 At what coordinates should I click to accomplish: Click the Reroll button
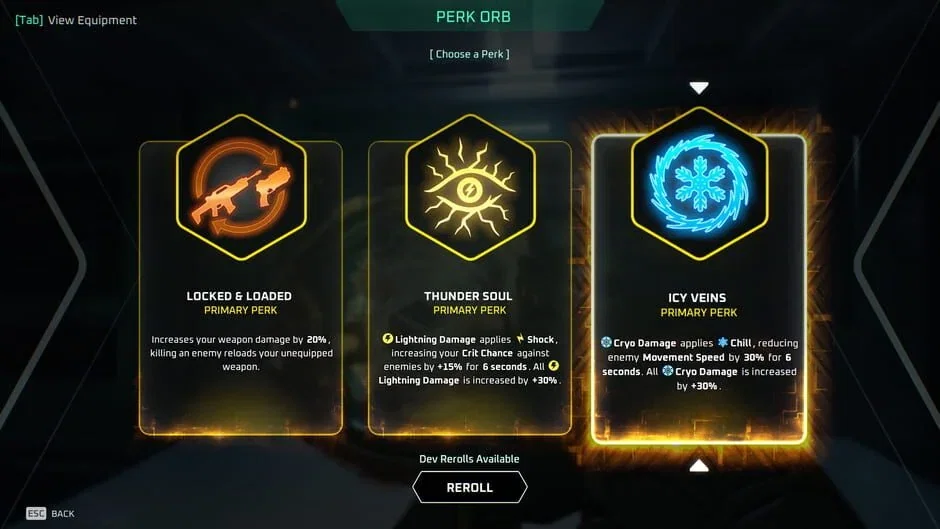point(469,487)
